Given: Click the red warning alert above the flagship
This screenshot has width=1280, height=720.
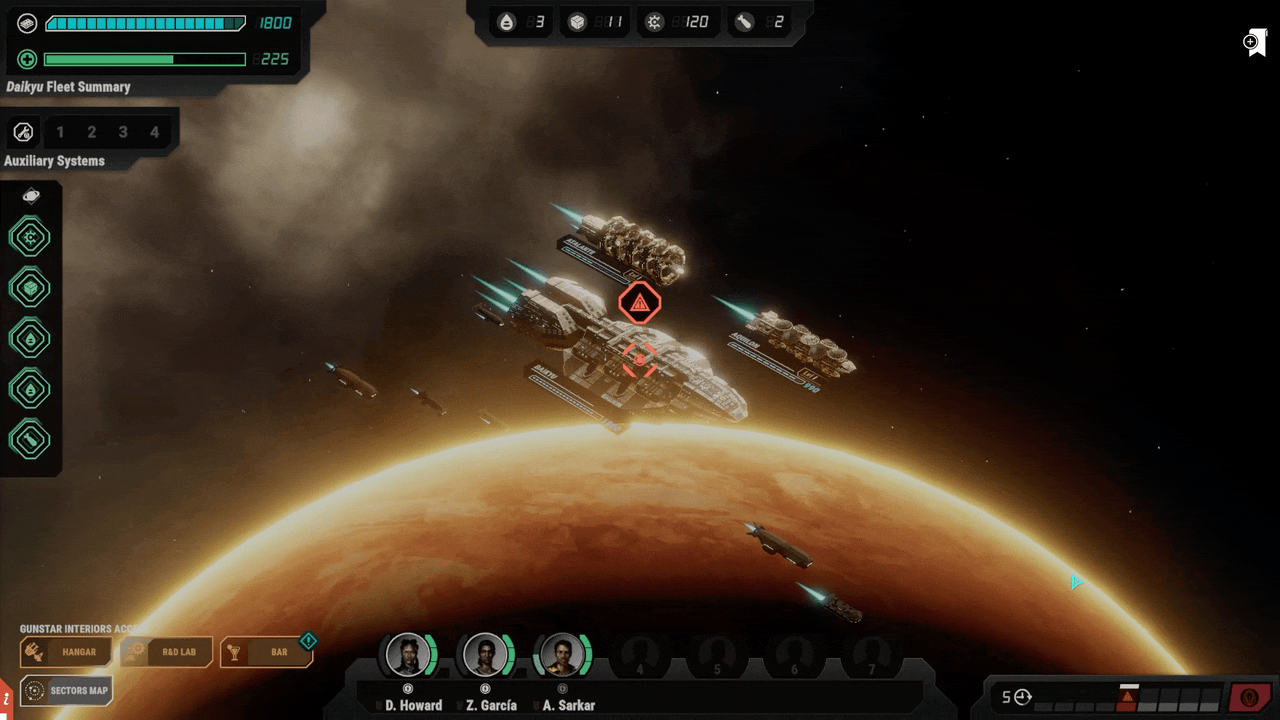Looking at the screenshot, I should pyautogui.click(x=639, y=302).
